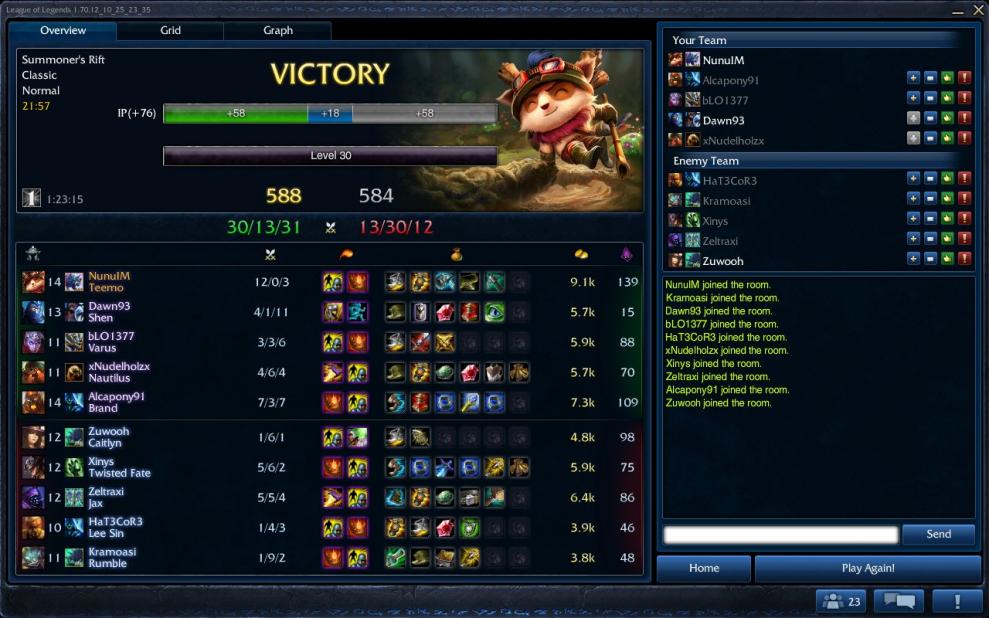Switch to the Grid tab

[x=171, y=31]
